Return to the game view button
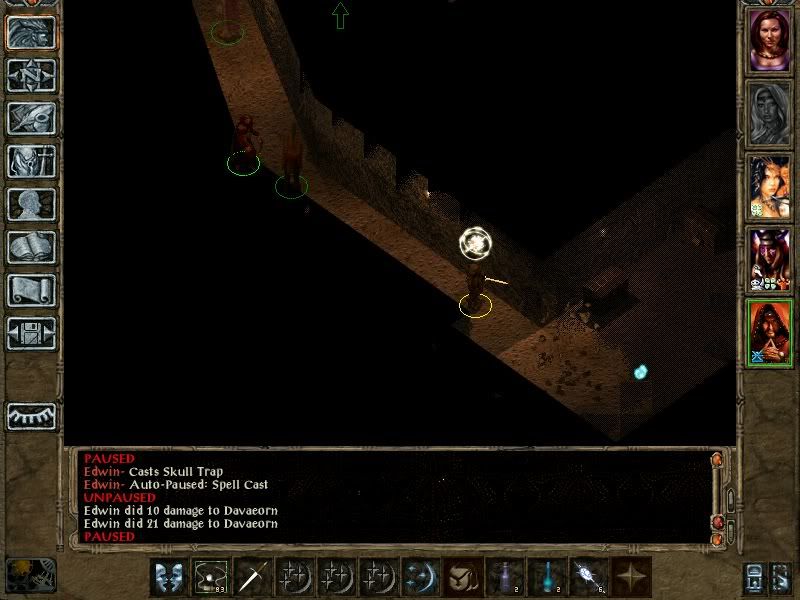800x600 pixels. pos(31,33)
